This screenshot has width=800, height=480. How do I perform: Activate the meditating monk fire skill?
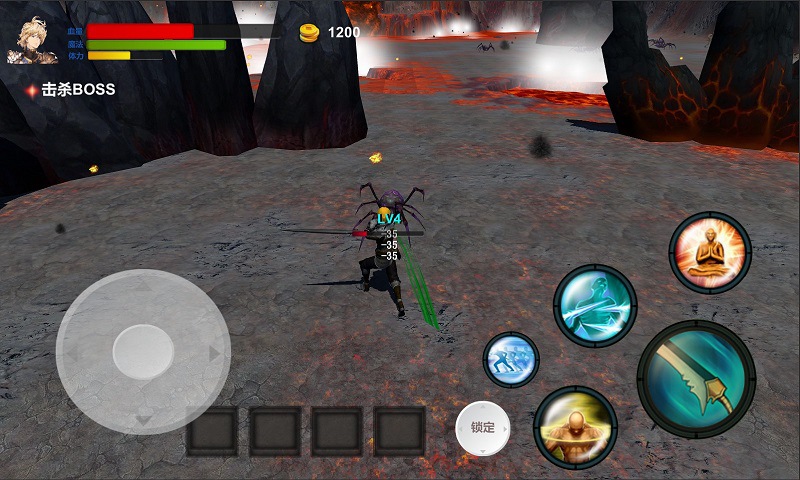(710, 252)
